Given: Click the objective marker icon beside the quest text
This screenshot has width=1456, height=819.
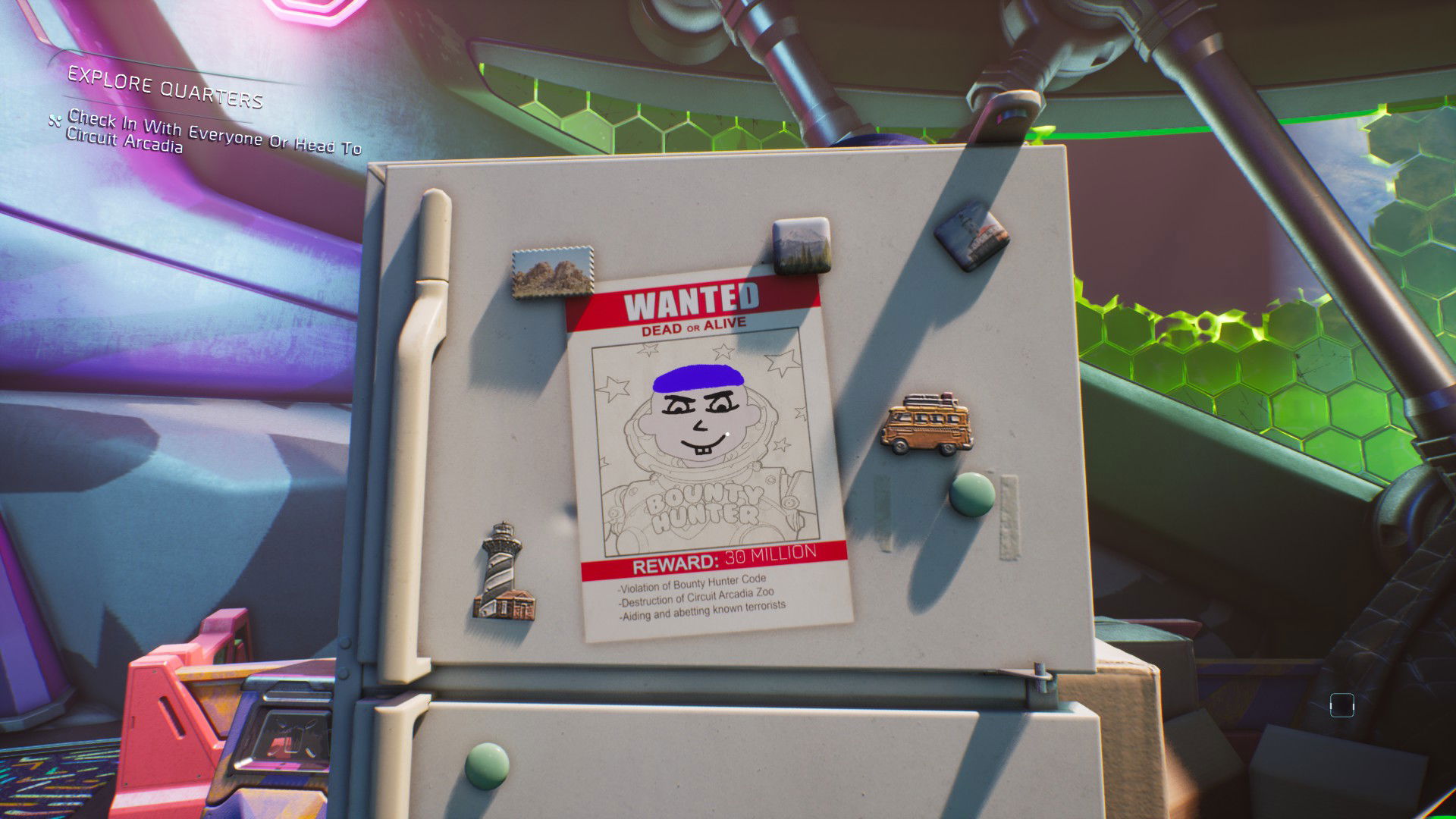Looking at the screenshot, I should pos(54,120).
